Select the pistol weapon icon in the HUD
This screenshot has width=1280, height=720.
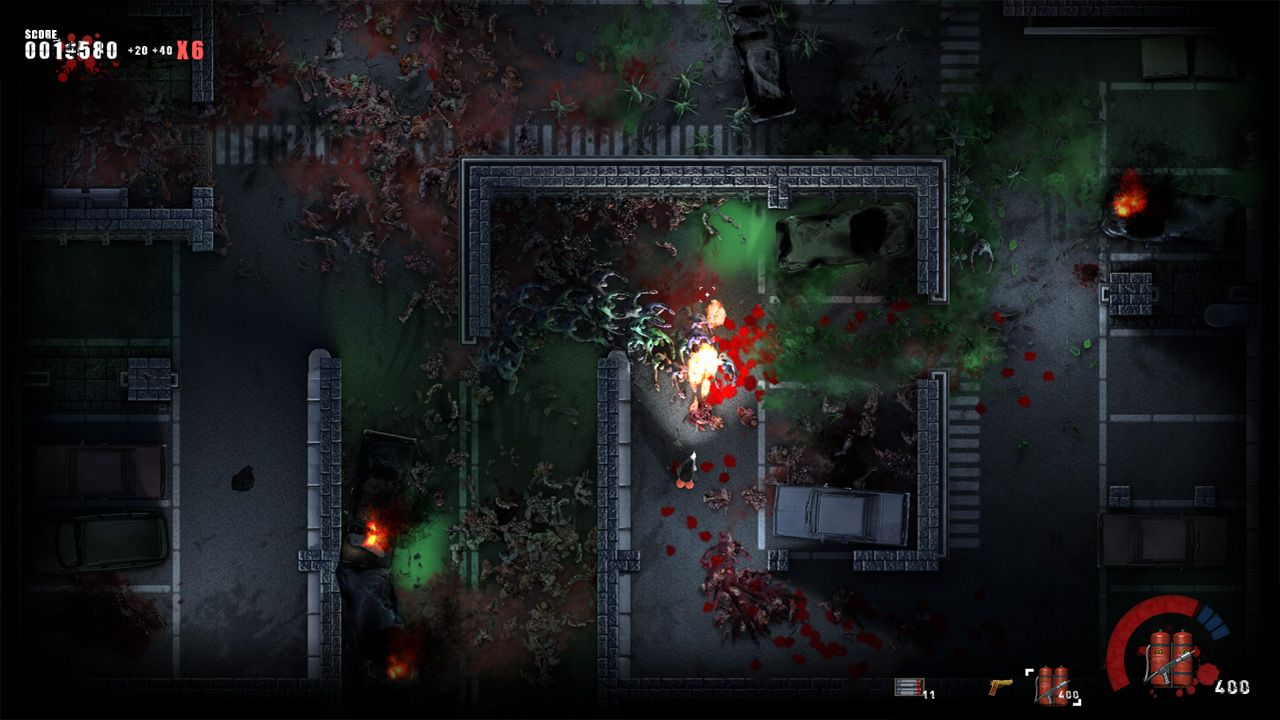coord(1000,685)
